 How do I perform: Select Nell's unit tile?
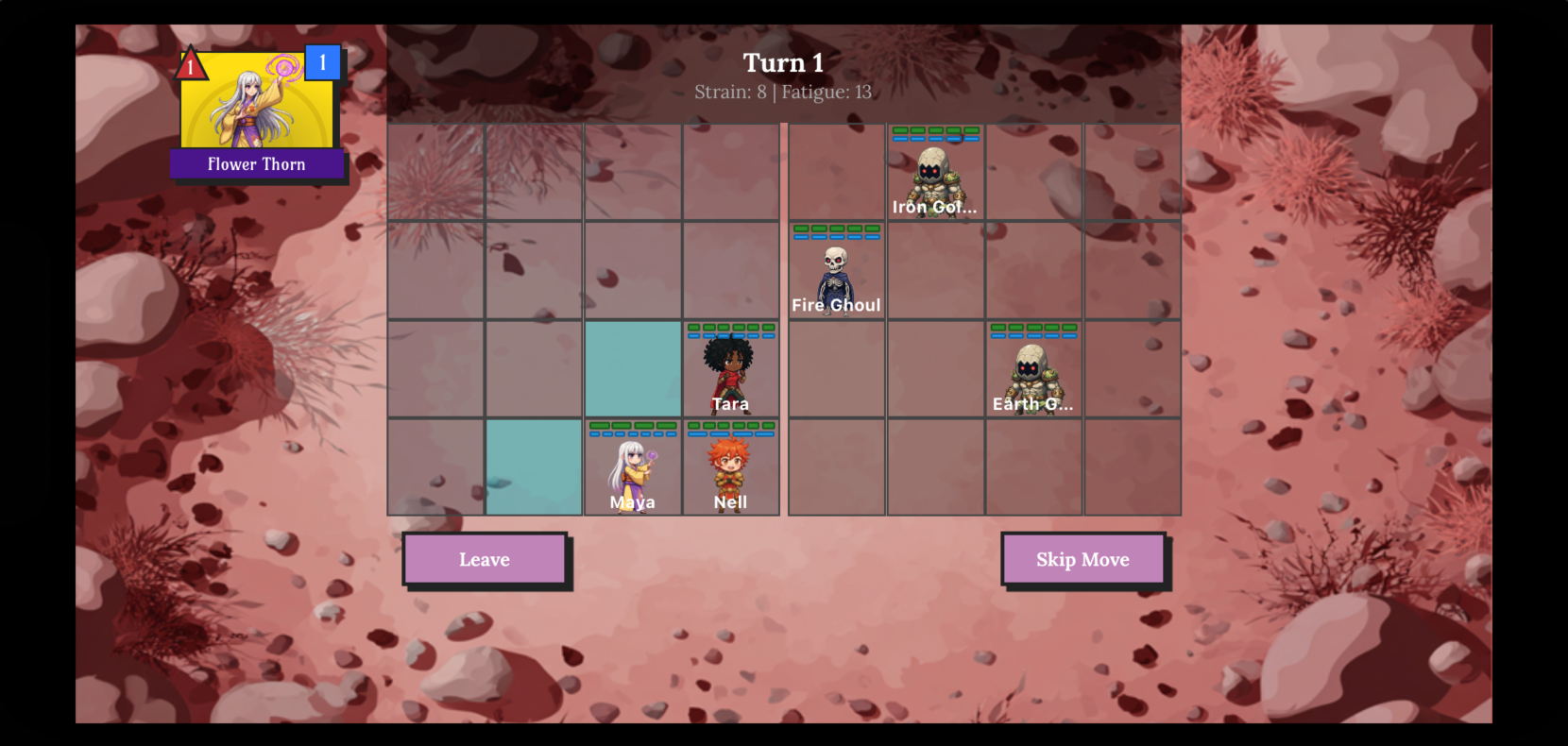point(730,468)
